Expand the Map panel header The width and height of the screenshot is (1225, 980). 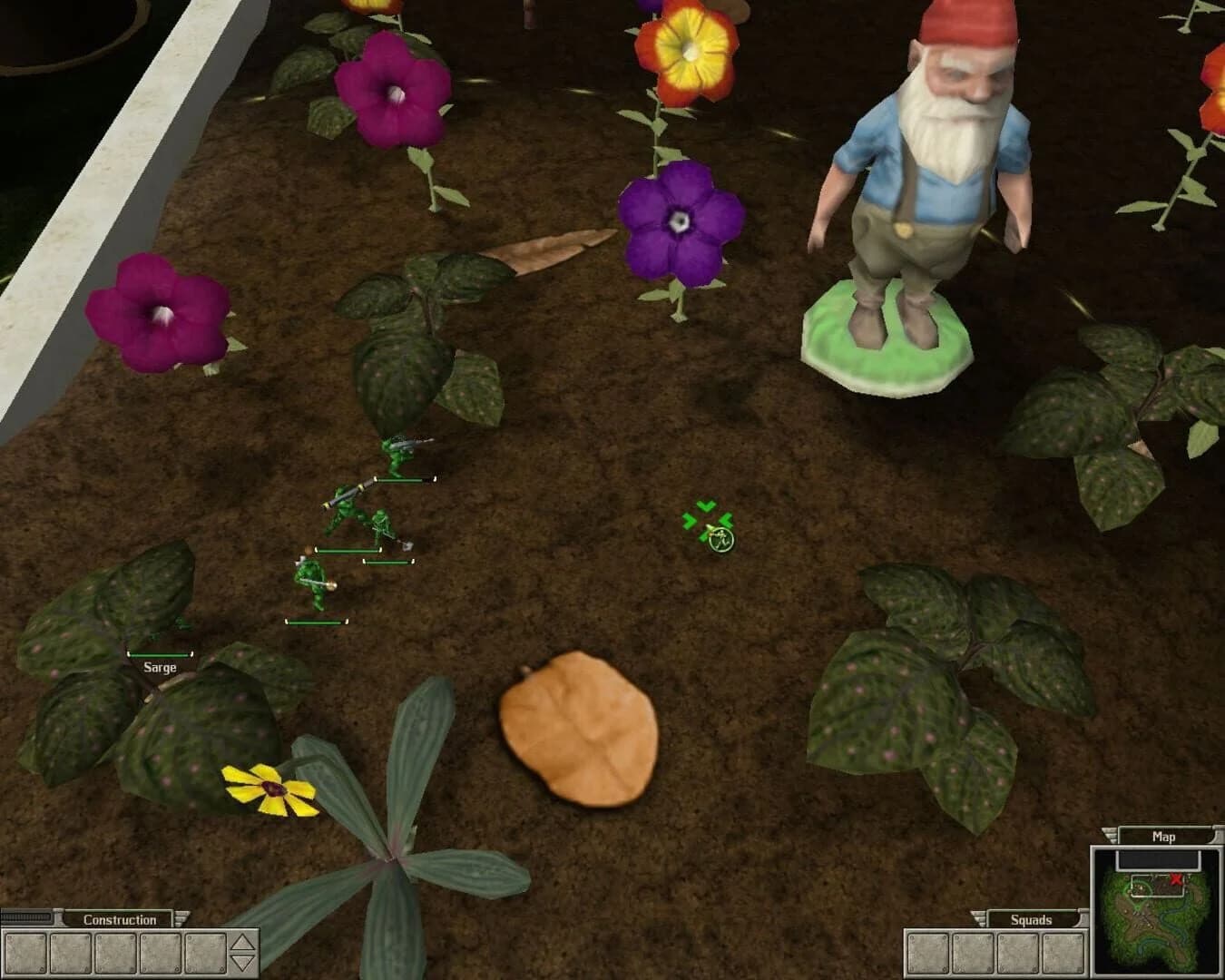click(x=1164, y=837)
